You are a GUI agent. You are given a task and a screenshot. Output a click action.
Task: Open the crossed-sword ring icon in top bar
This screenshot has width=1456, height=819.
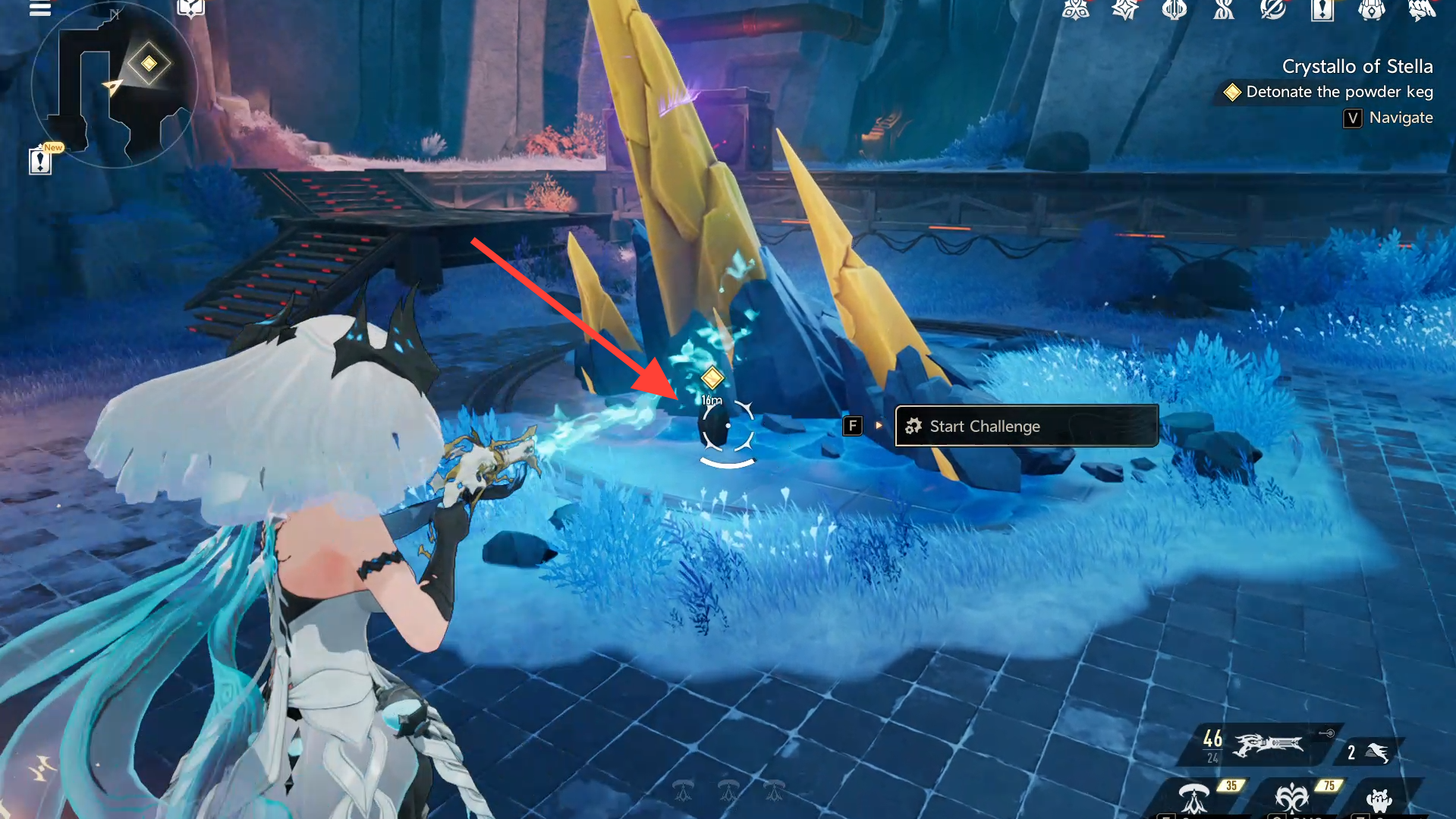[x=1273, y=10]
